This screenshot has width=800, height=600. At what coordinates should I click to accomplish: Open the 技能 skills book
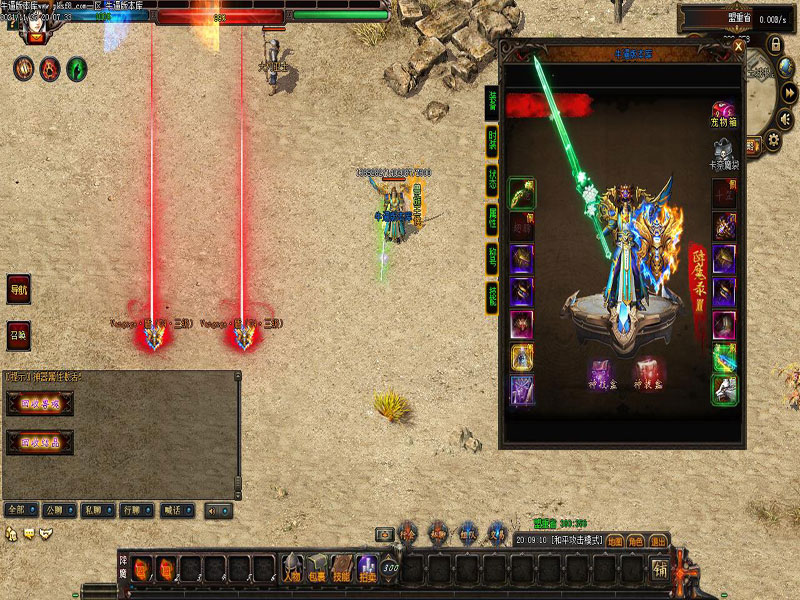pos(342,569)
